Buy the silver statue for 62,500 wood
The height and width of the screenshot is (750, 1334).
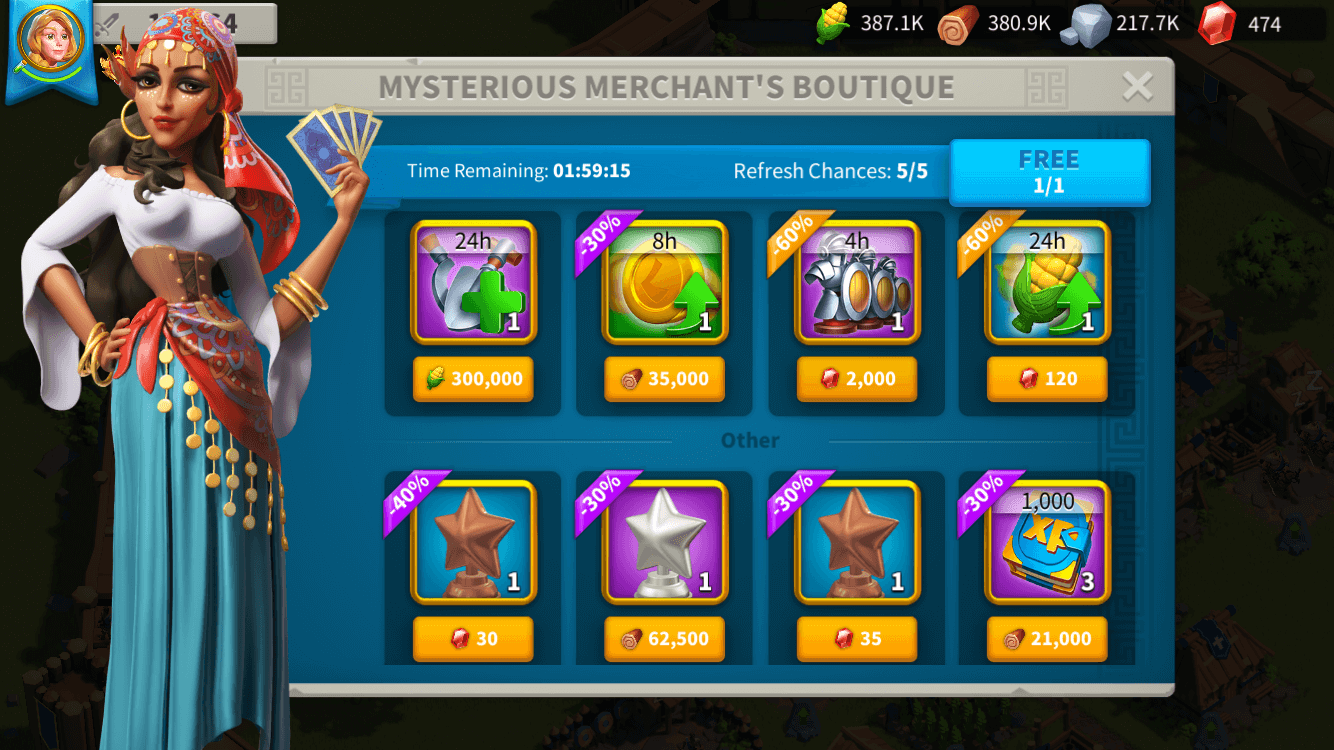point(664,639)
